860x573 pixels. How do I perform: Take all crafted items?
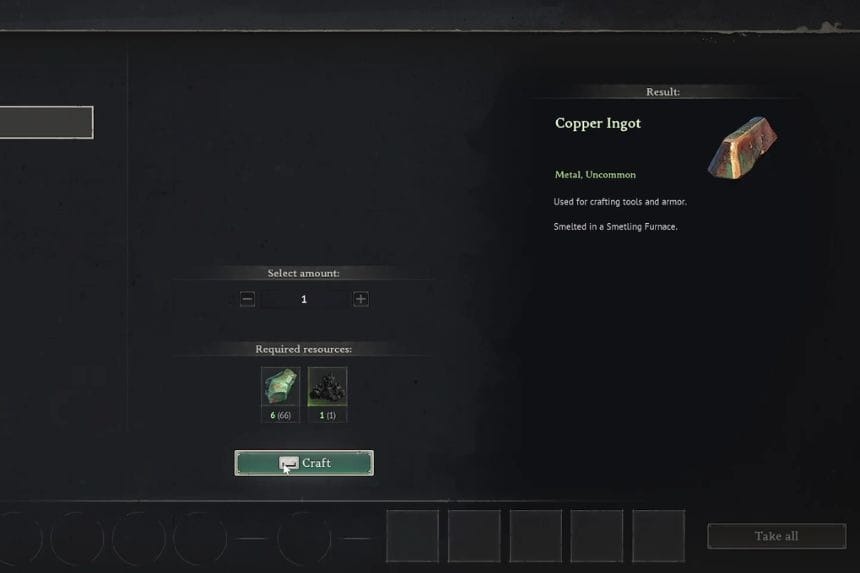coord(776,536)
